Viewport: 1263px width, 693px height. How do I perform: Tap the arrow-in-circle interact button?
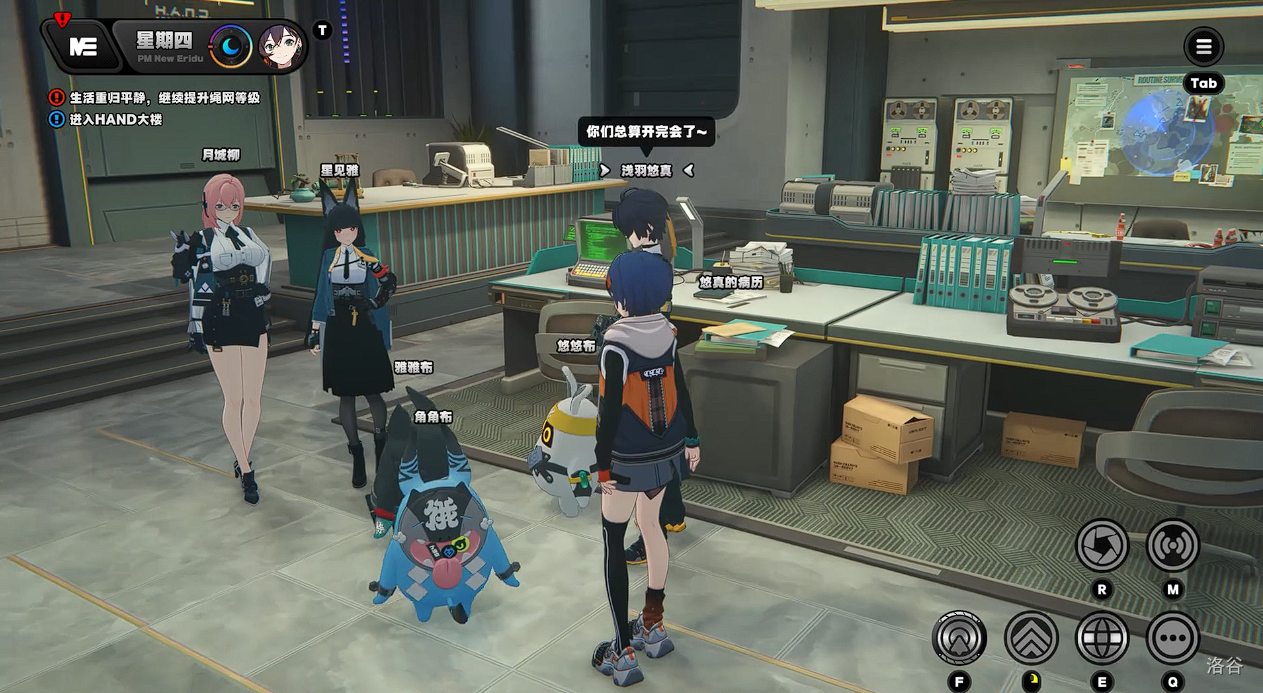[959, 638]
